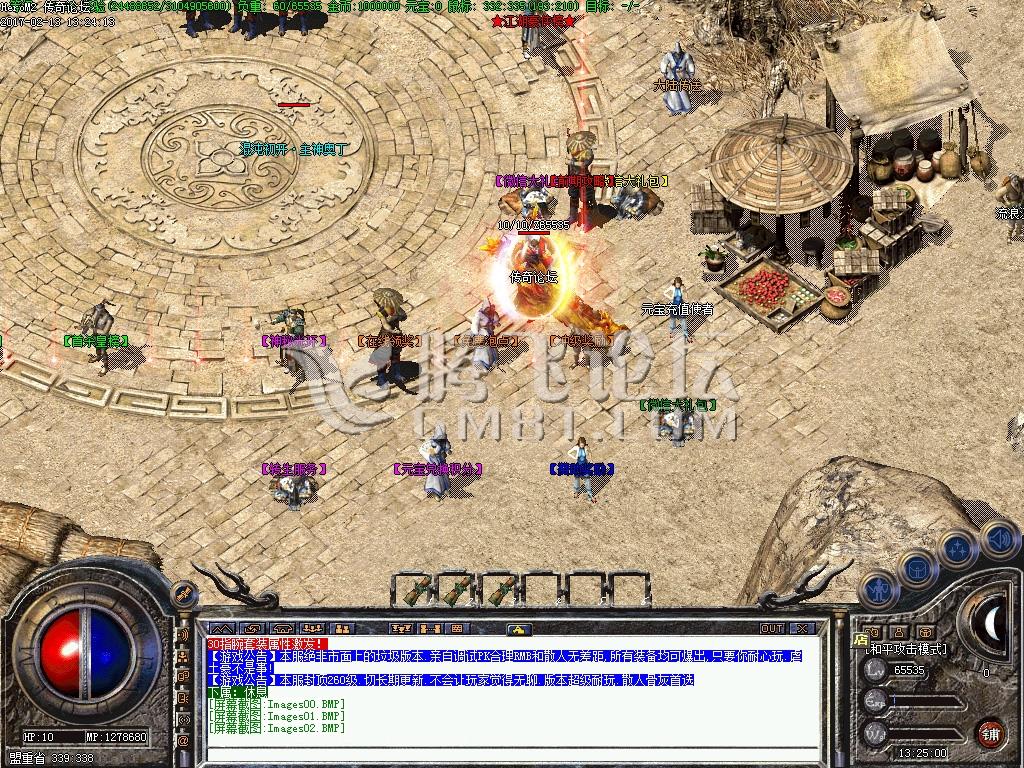The image size is (1024, 768).
Task: Click the yellow highlighted chat bar button
Action: 517,629
